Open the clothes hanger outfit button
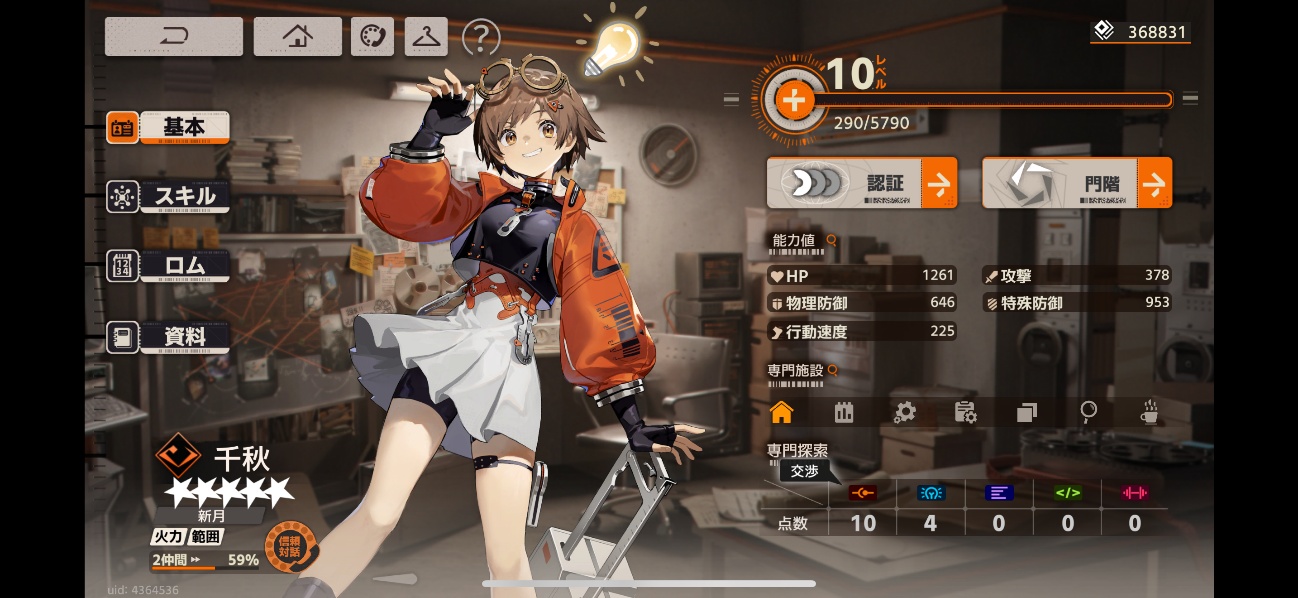 click(x=426, y=37)
